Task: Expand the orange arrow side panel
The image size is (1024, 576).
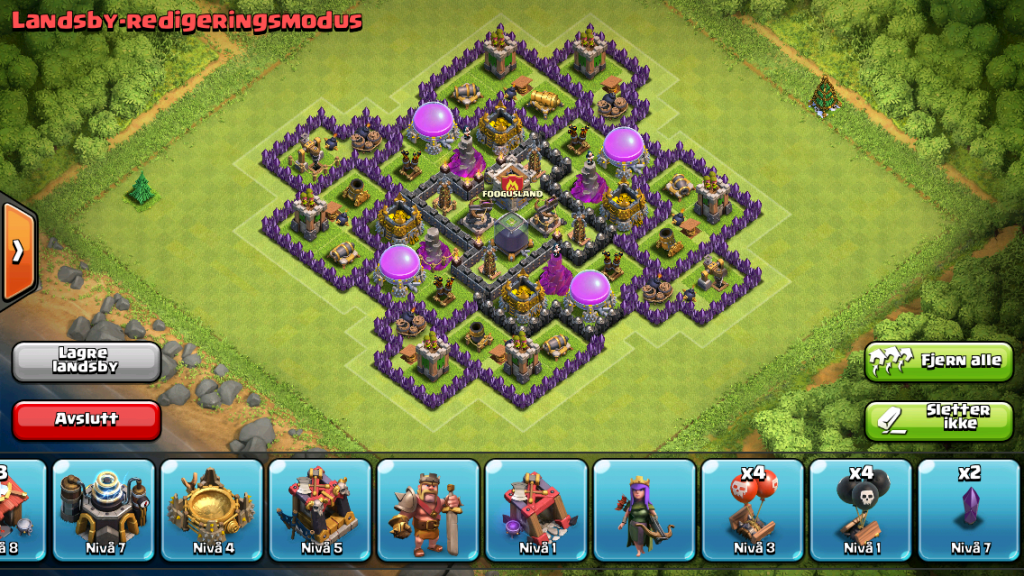Action: (x=18, y=251)
